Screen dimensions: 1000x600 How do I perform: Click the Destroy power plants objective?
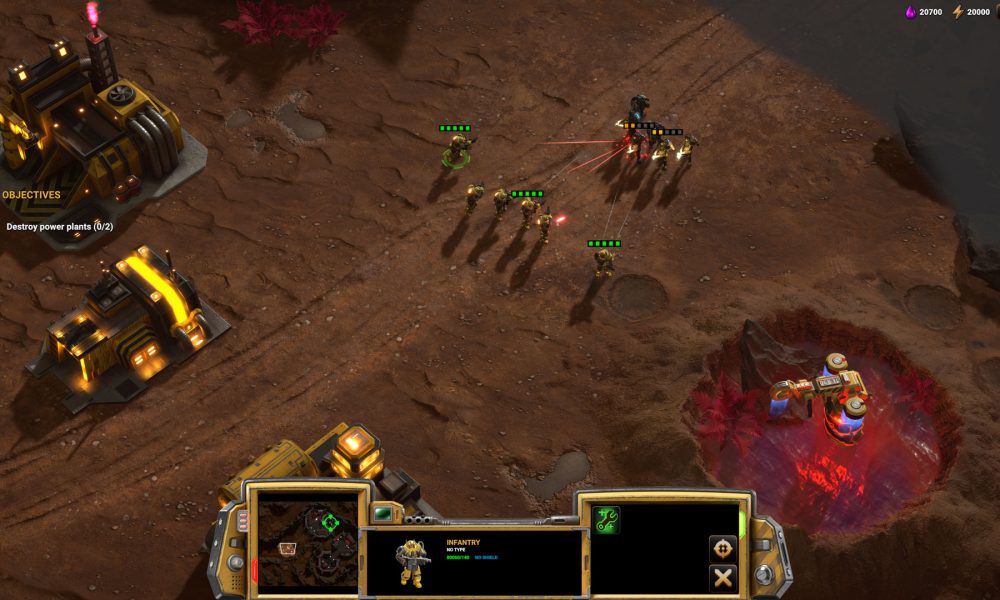click(59, 227)
